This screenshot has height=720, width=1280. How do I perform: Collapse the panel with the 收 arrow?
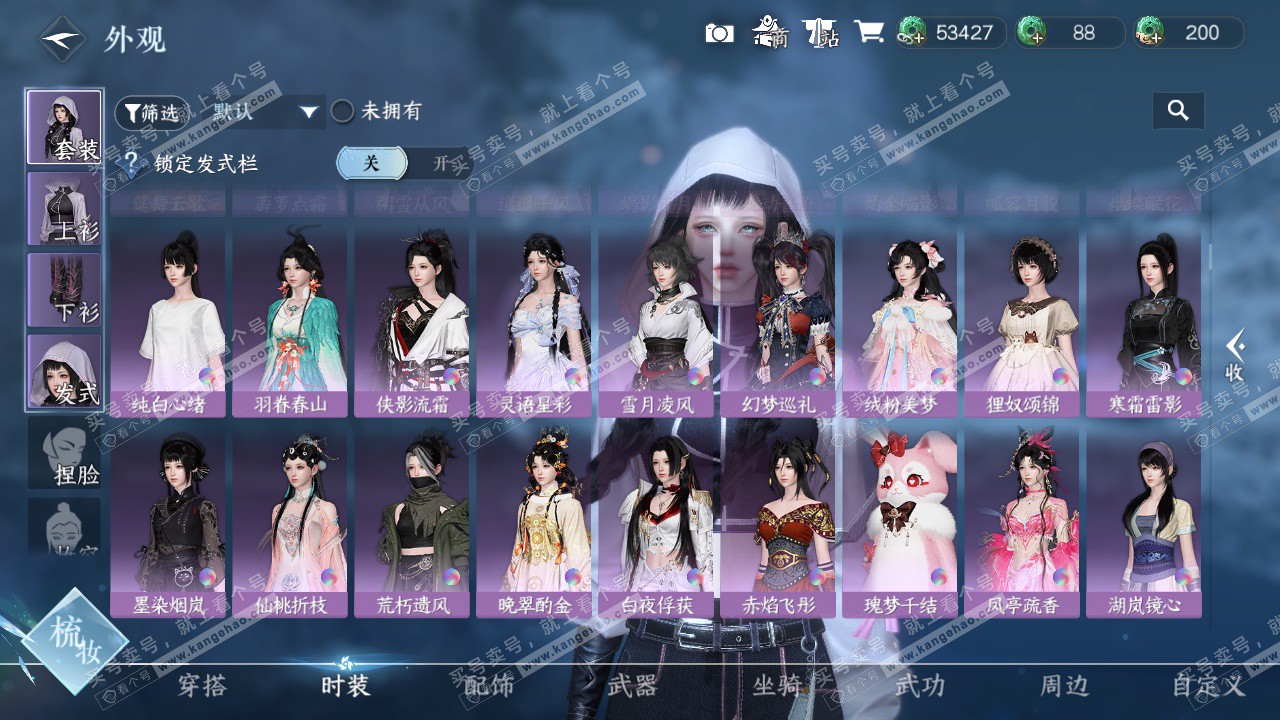tap(1235, 355)
